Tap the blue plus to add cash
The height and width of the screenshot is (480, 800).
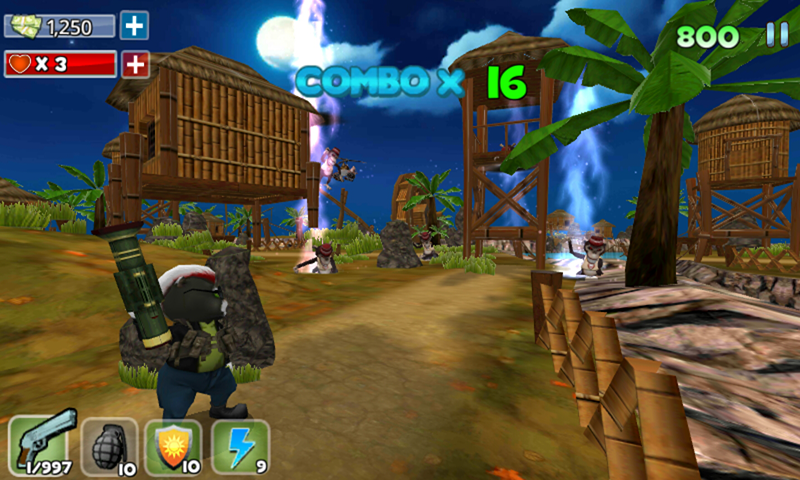[134, 25]
